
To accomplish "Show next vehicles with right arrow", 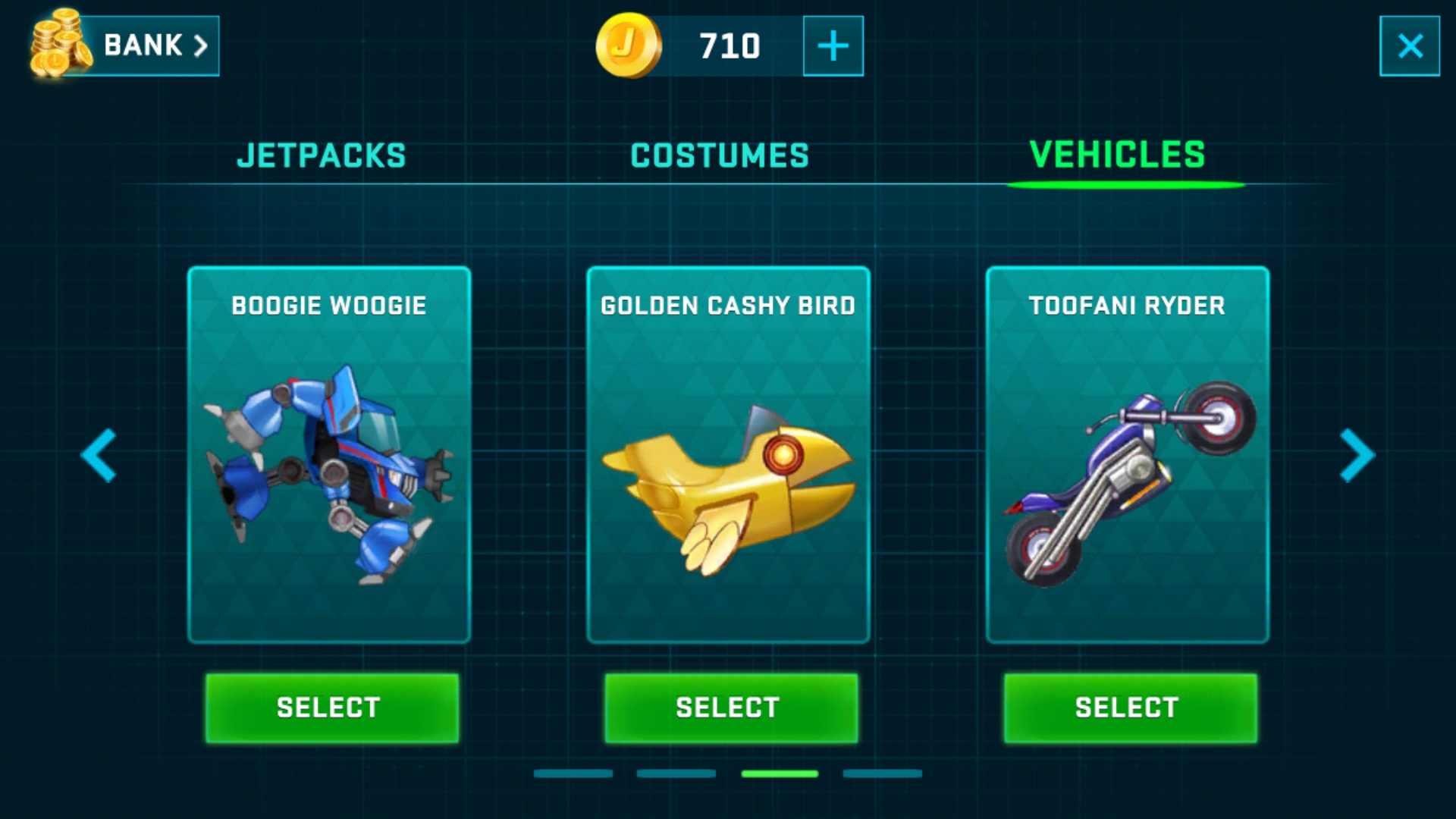I will pos(1357,455).
